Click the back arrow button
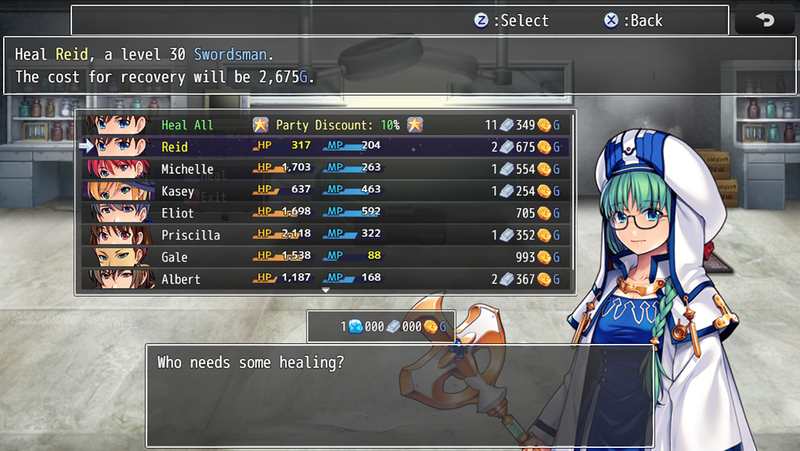 [x=765, y=20]
